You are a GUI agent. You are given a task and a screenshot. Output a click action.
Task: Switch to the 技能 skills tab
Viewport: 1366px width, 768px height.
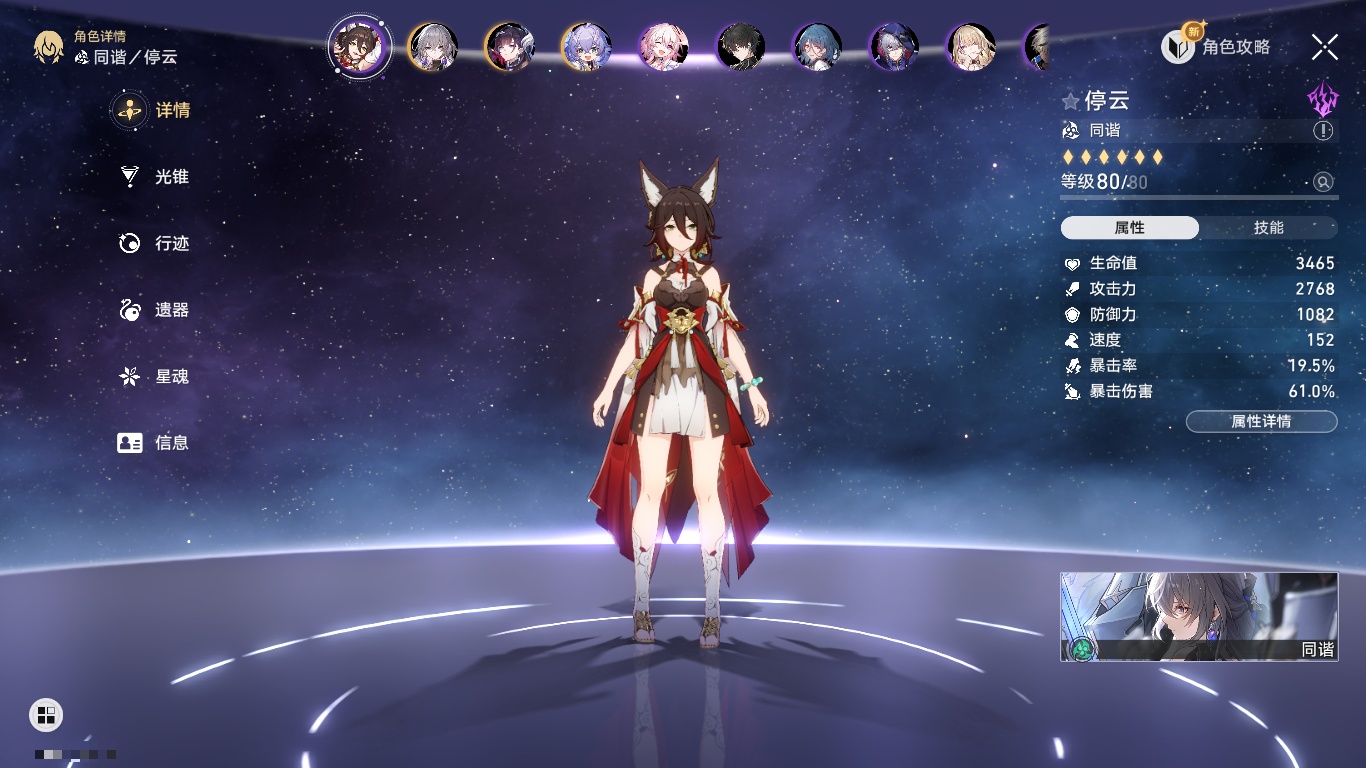(x=1268, y=228)
